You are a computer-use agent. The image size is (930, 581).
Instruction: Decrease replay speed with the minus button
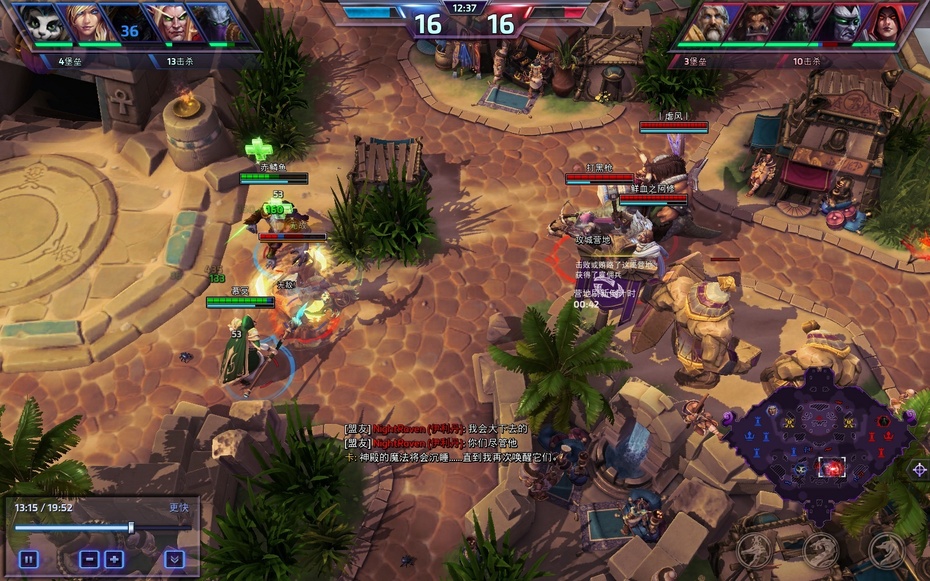click(89, 559)
